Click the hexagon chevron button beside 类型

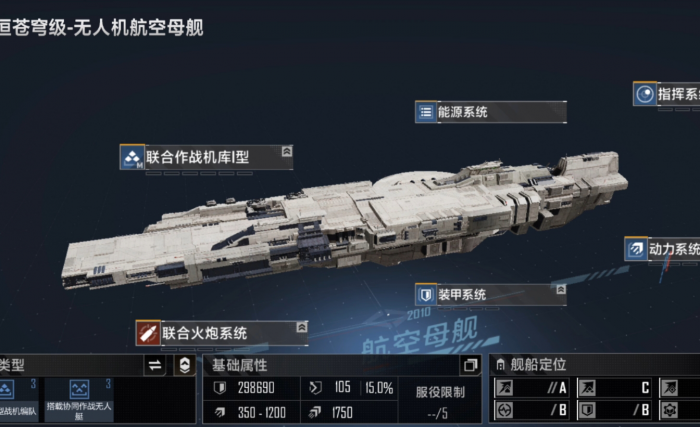[183, 365]
